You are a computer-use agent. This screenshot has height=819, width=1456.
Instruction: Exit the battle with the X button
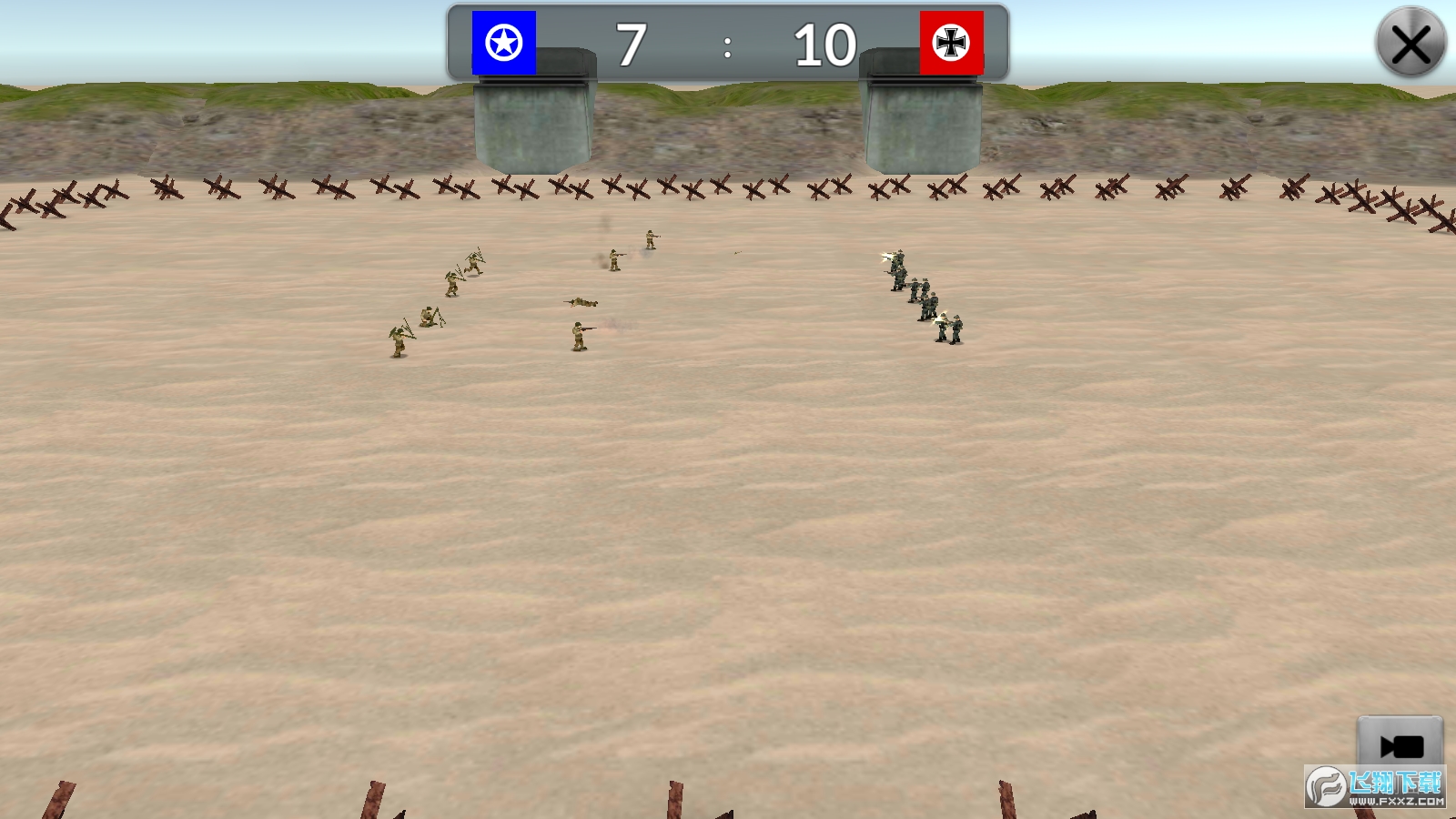pyautogui.click(x=1411, y=41)
